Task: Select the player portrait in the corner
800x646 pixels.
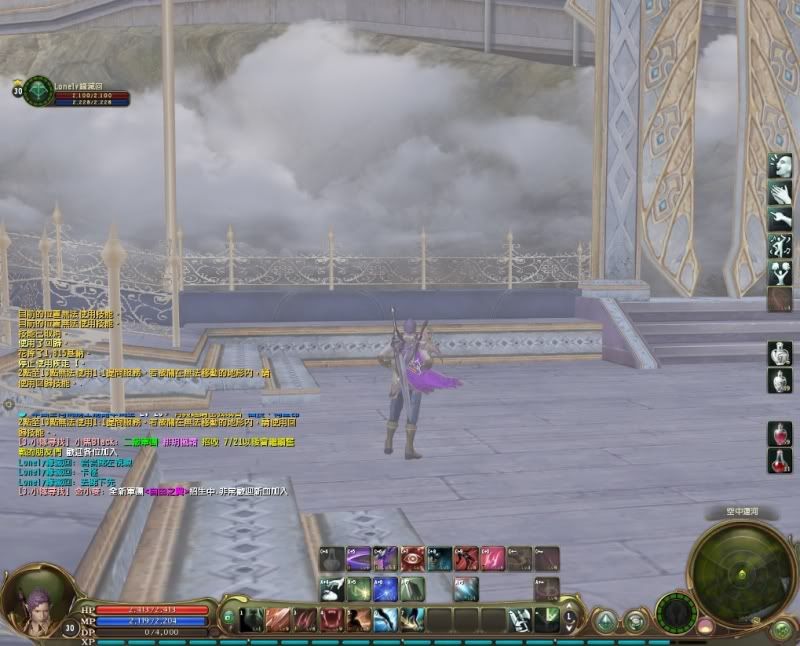Action: (27, 600)
